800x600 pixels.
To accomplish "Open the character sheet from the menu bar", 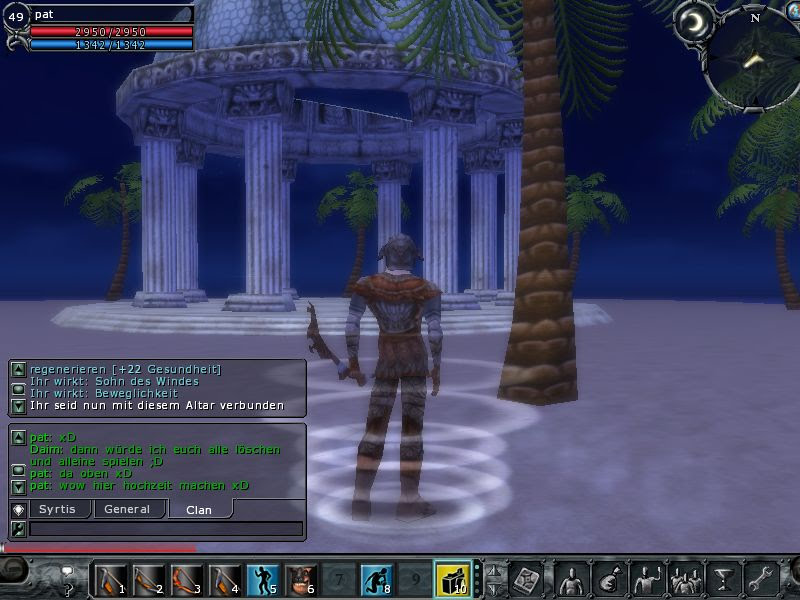I will click(571, 578).
